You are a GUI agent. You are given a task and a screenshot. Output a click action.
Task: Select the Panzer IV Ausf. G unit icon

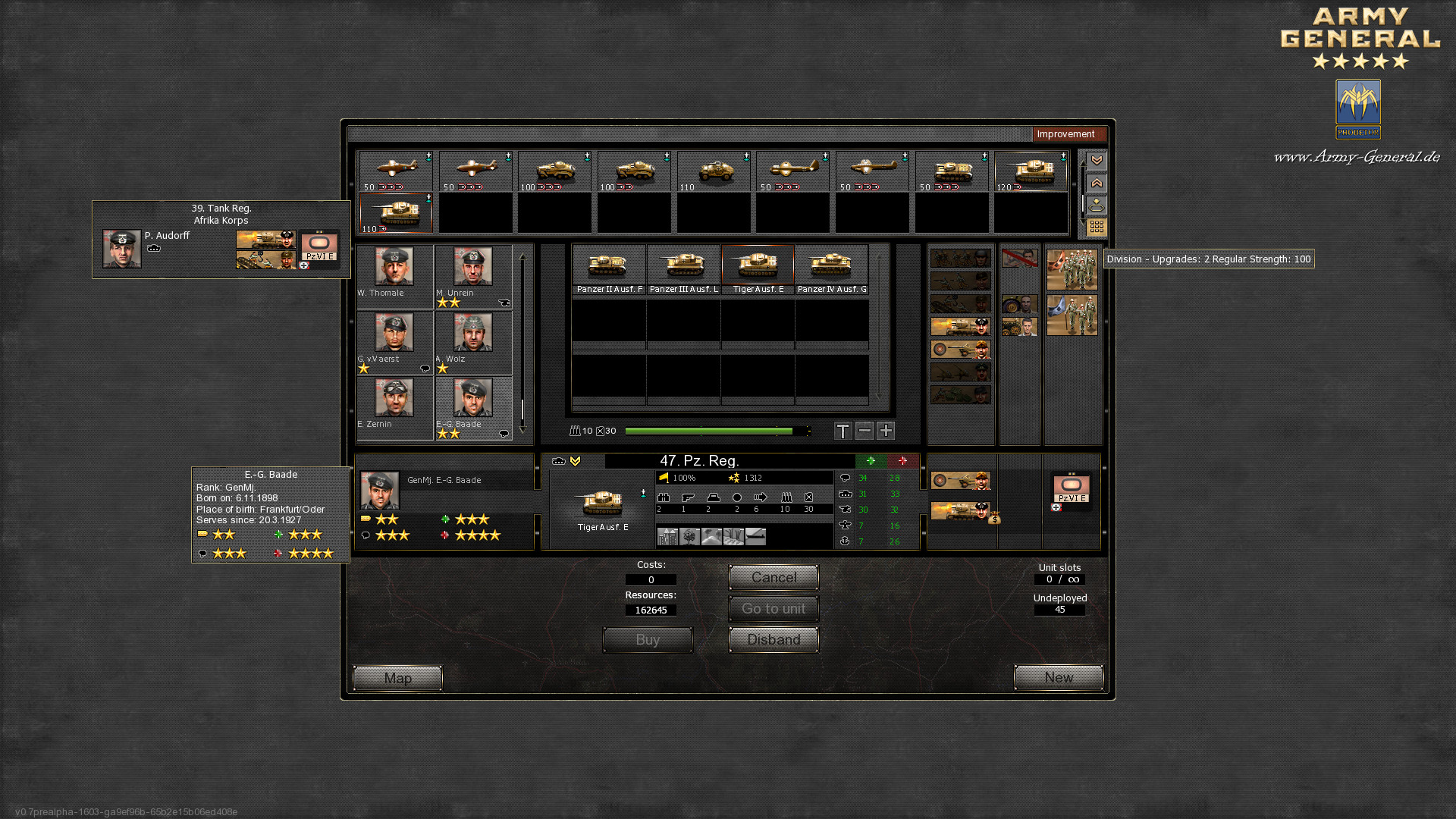point(832,265)
